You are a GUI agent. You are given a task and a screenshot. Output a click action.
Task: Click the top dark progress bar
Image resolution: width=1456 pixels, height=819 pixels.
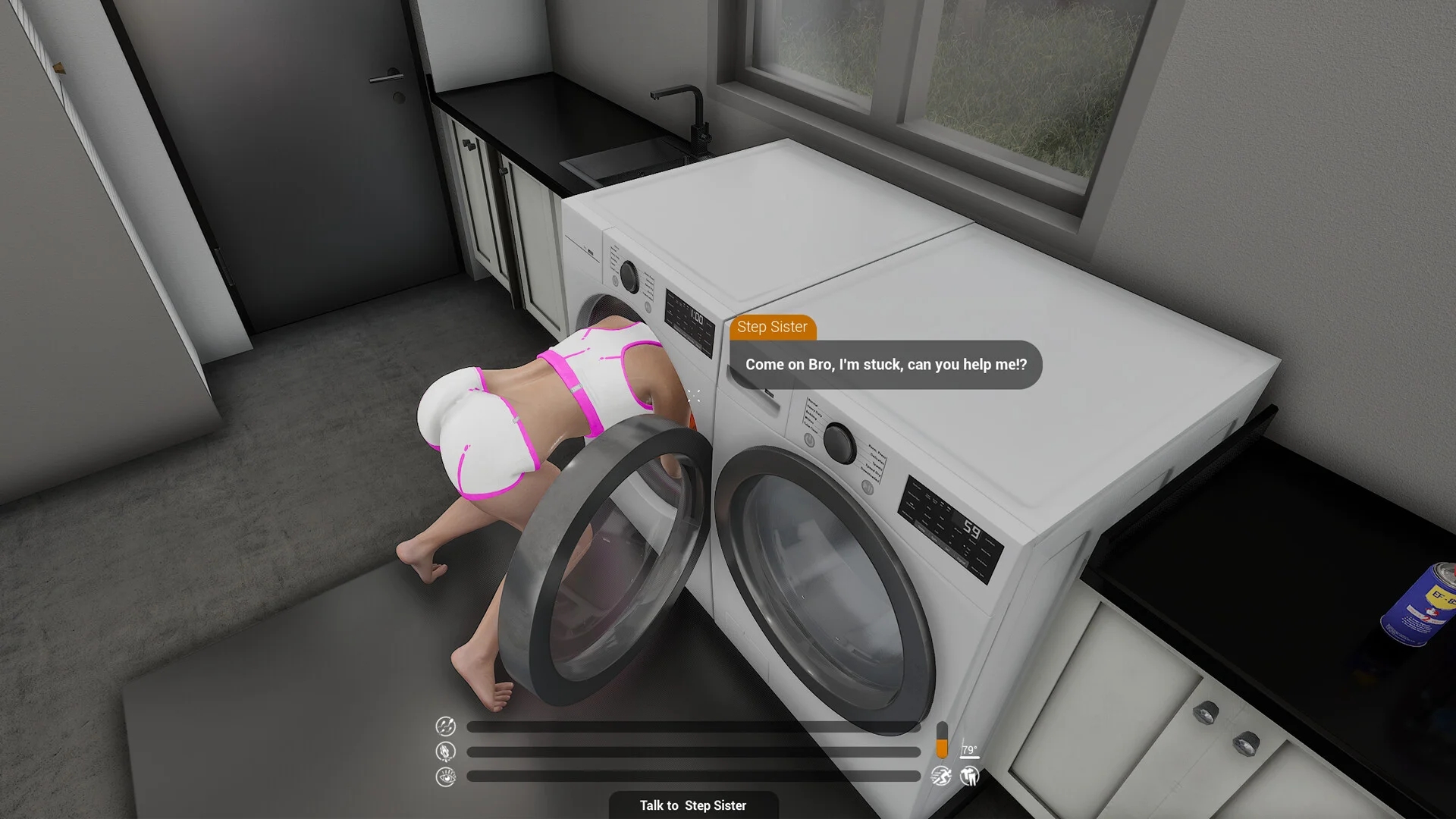694,726
